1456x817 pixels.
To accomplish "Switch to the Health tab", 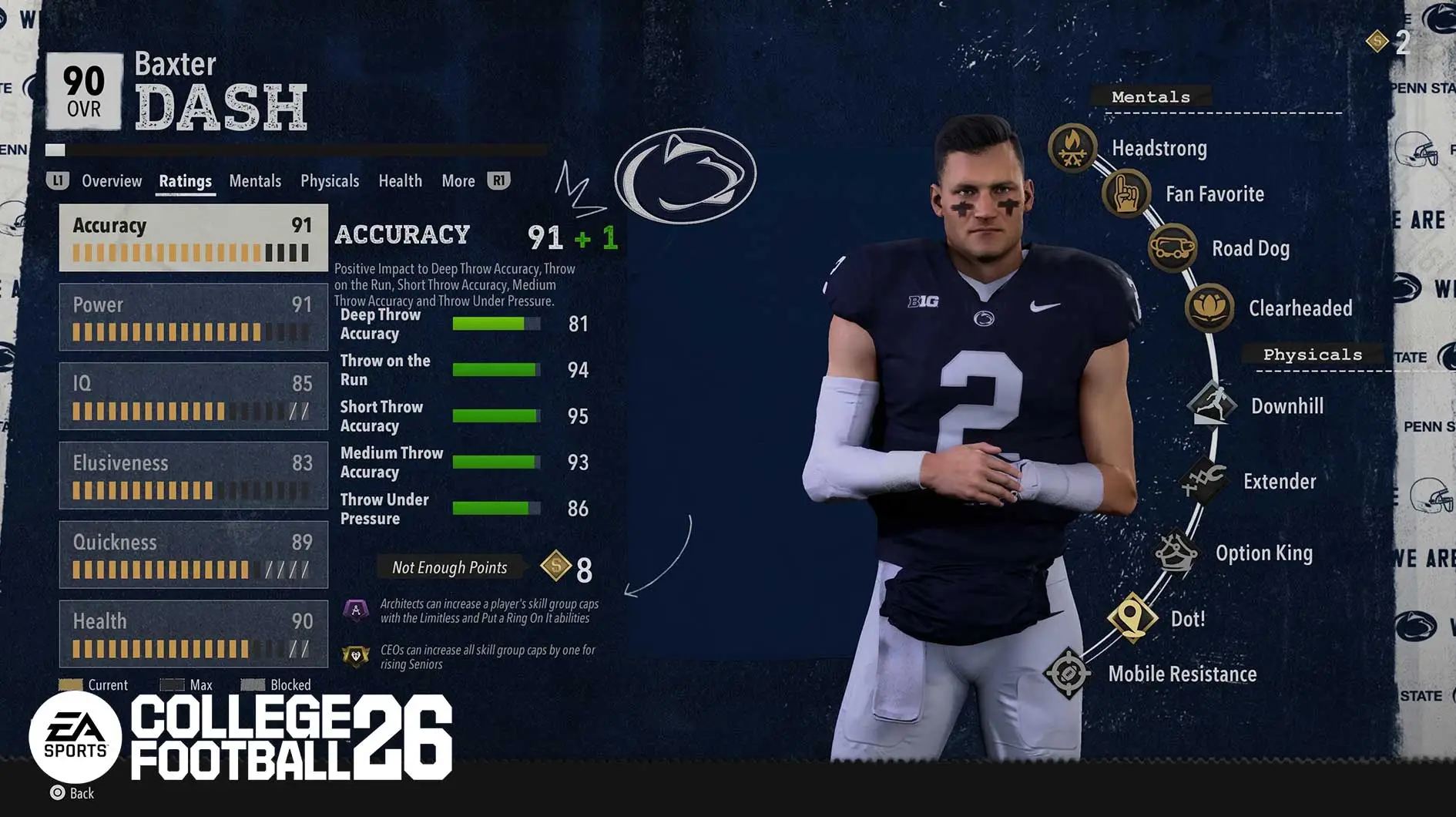I will (x=400, y=181).
